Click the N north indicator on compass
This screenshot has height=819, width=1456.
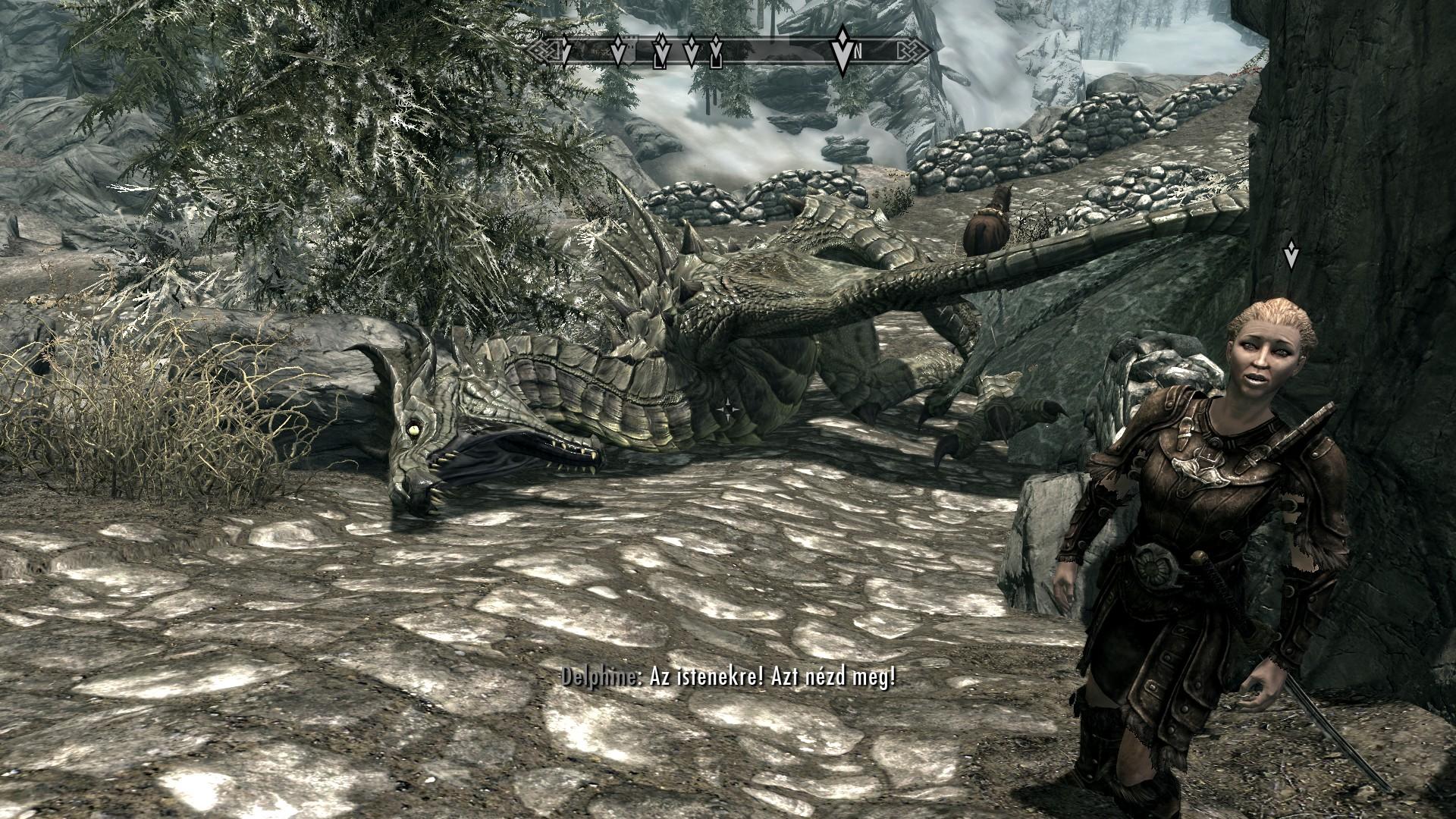pyautogui.click(x=858, y=52)
